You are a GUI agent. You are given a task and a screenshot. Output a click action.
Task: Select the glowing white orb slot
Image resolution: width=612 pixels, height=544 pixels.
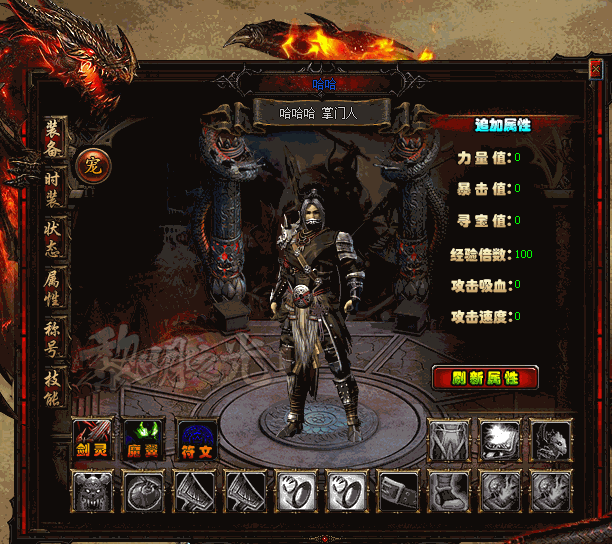point(499,439)
